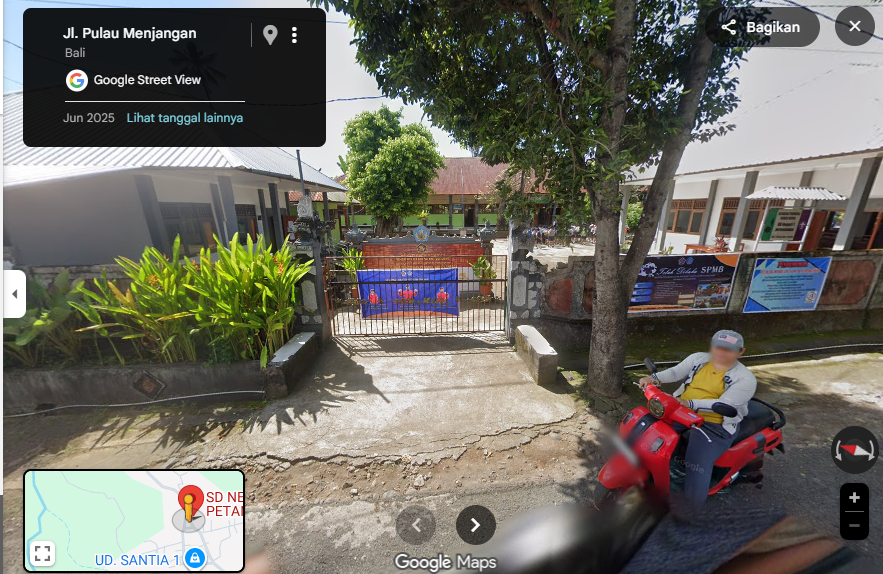Image resolution: width=883 pixels, height=574 pixels.
Task: Close the Street View panel
Action: point(854,27)
